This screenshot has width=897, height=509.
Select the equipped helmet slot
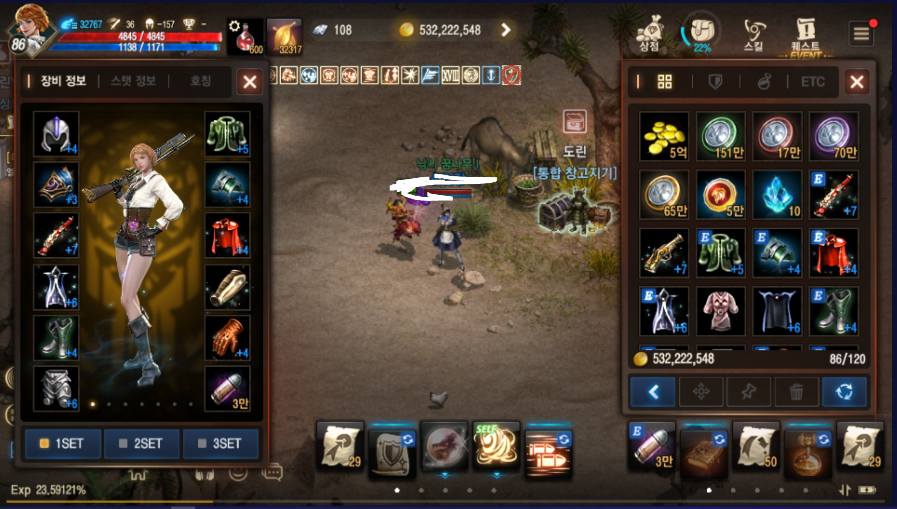coord(56,134)
